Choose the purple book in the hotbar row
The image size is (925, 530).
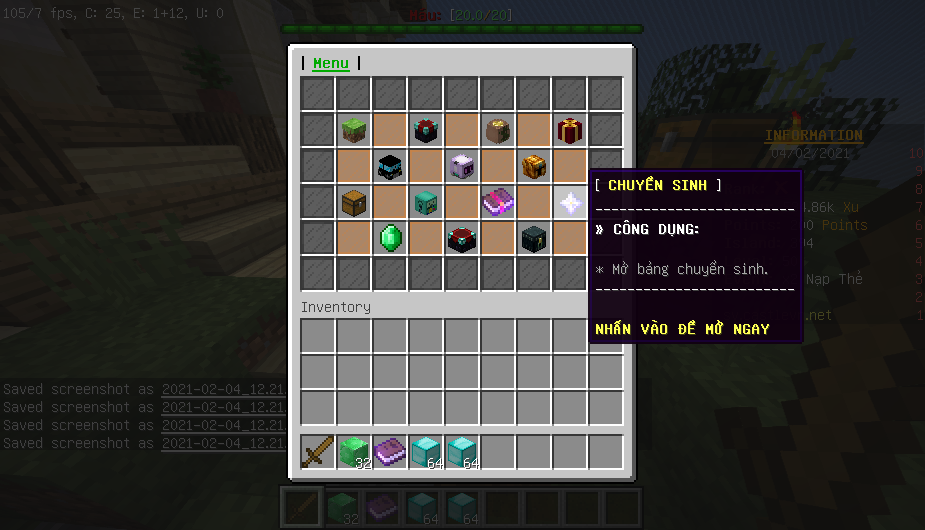pos(391,452)
